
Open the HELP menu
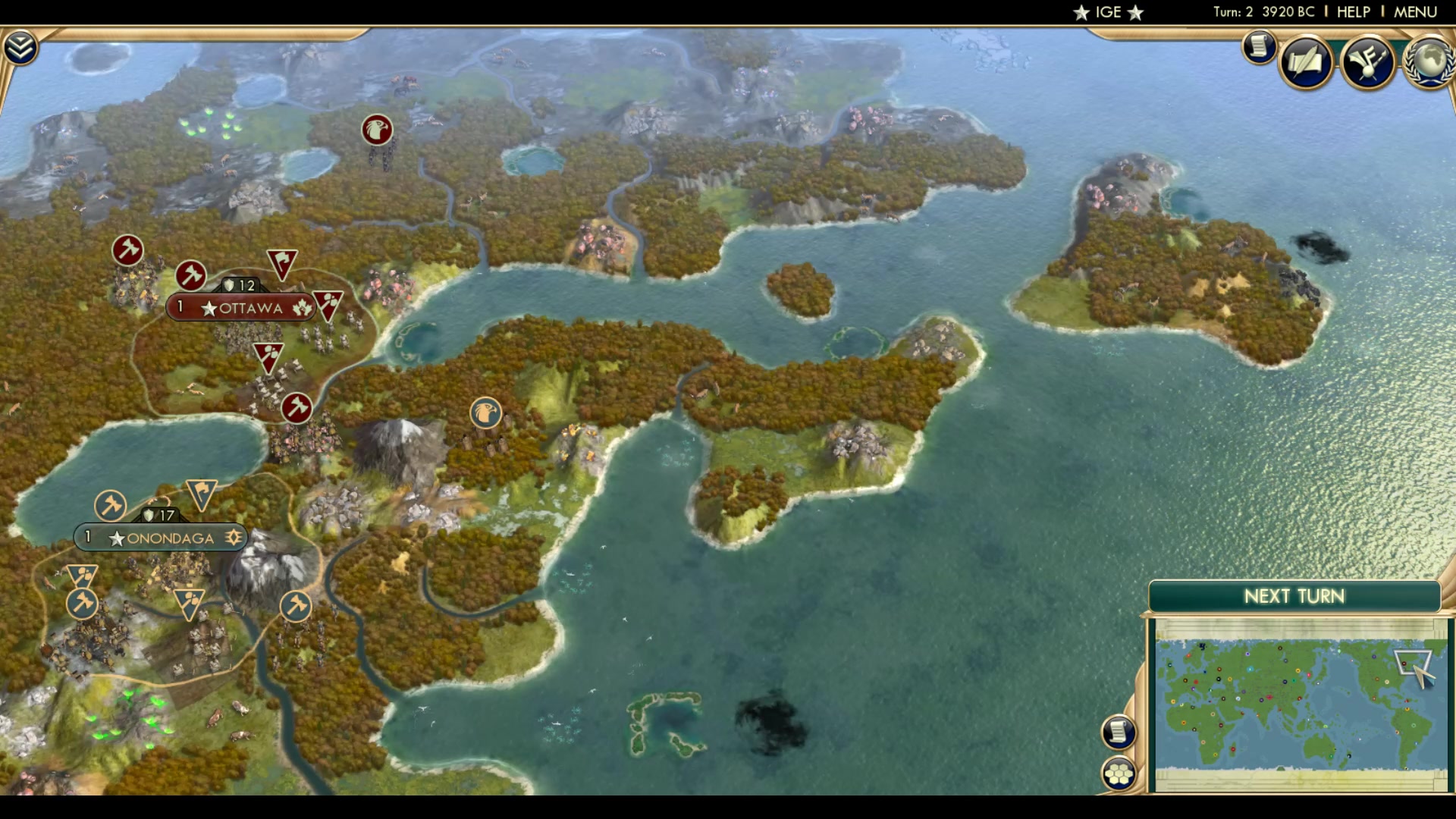coord(1353,11)
